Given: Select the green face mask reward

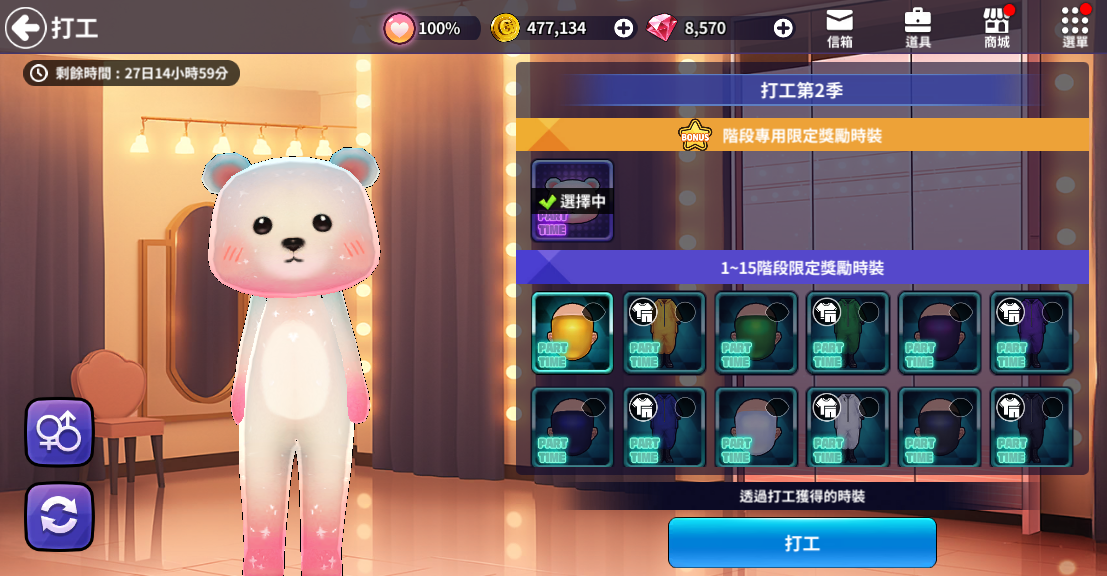Looking at the screenshot, I should pyautogui.click(x=756, y=332).
